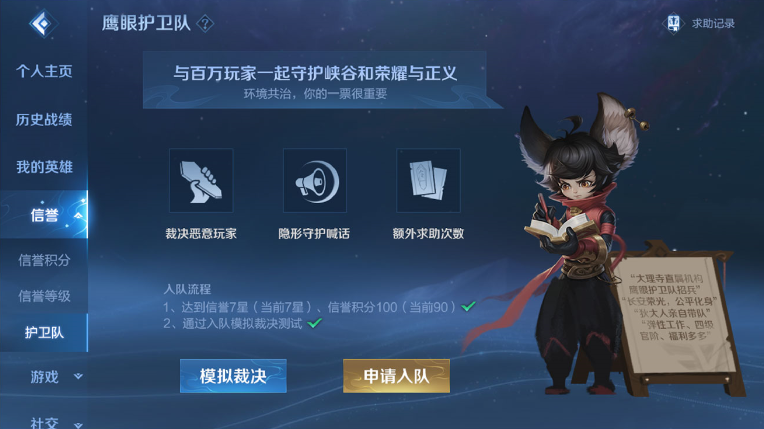Screen dimensions: 764x429
Task: Tap the 隐形守护喊话 megaphone icon
Action: click(x=314, y=181)
